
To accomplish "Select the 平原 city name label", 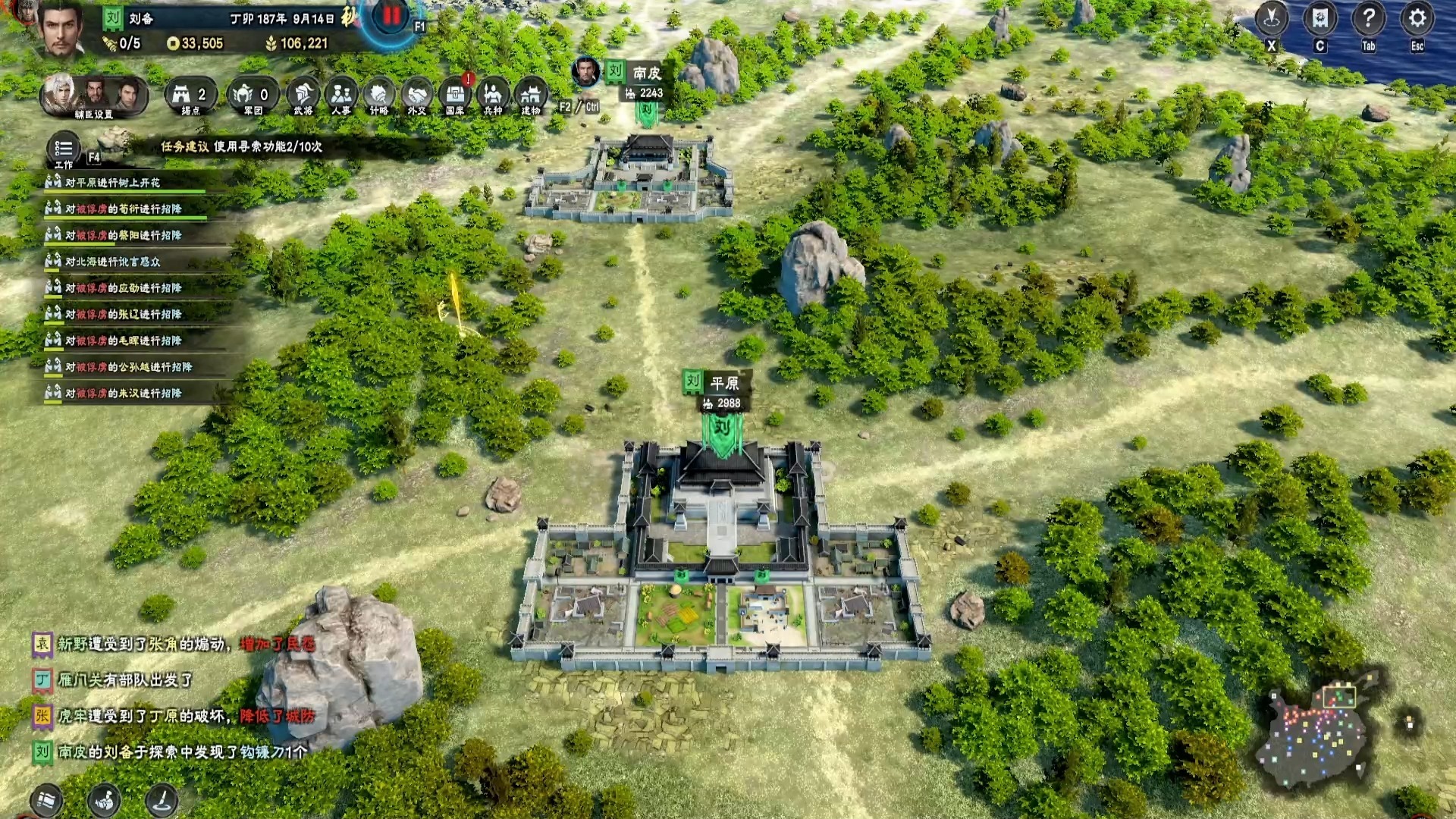I will click(x=723, y=383).
